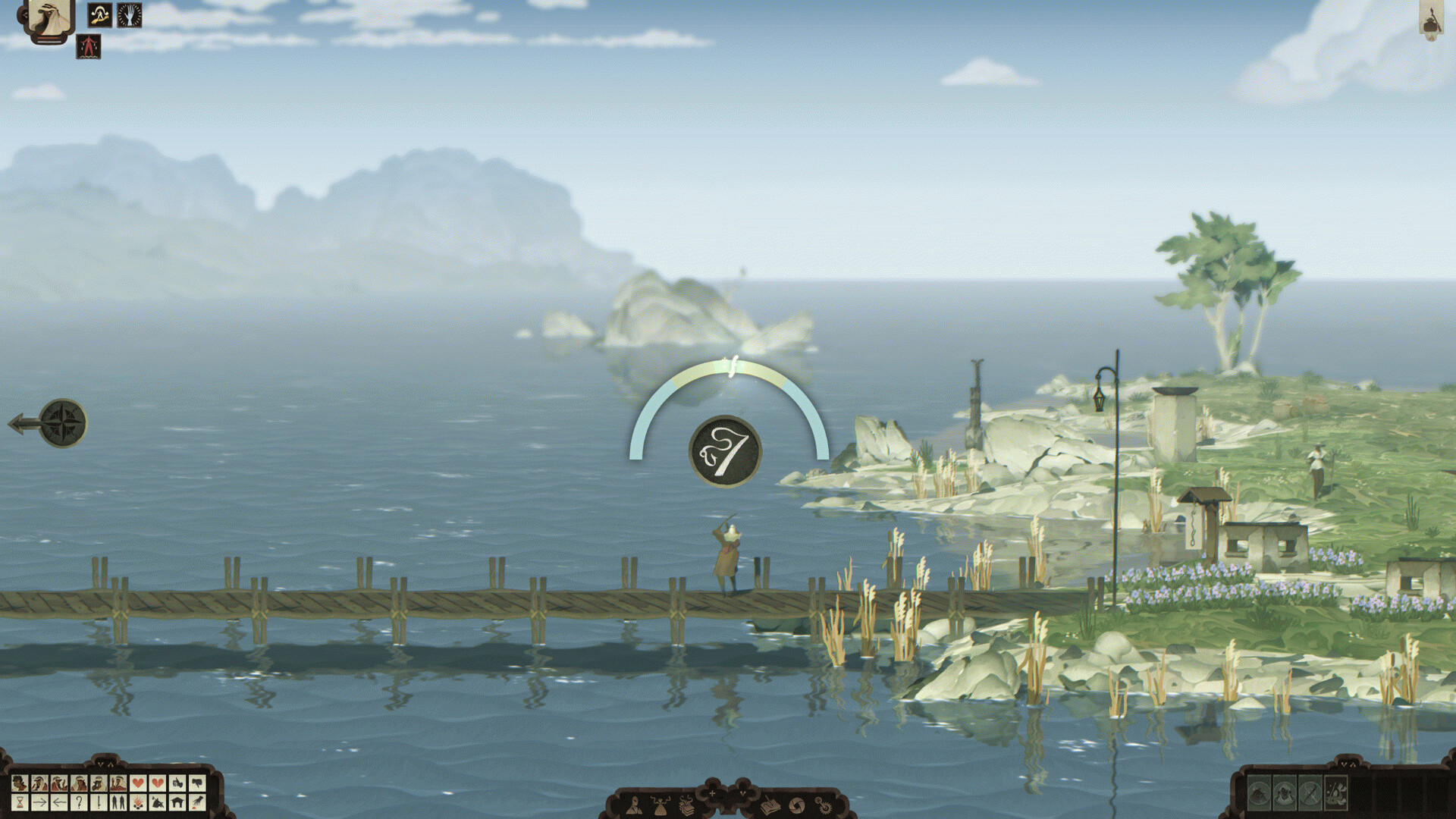1456x819 pixels.
Task: Select the broken heart emote
Action: coord(158,783)
